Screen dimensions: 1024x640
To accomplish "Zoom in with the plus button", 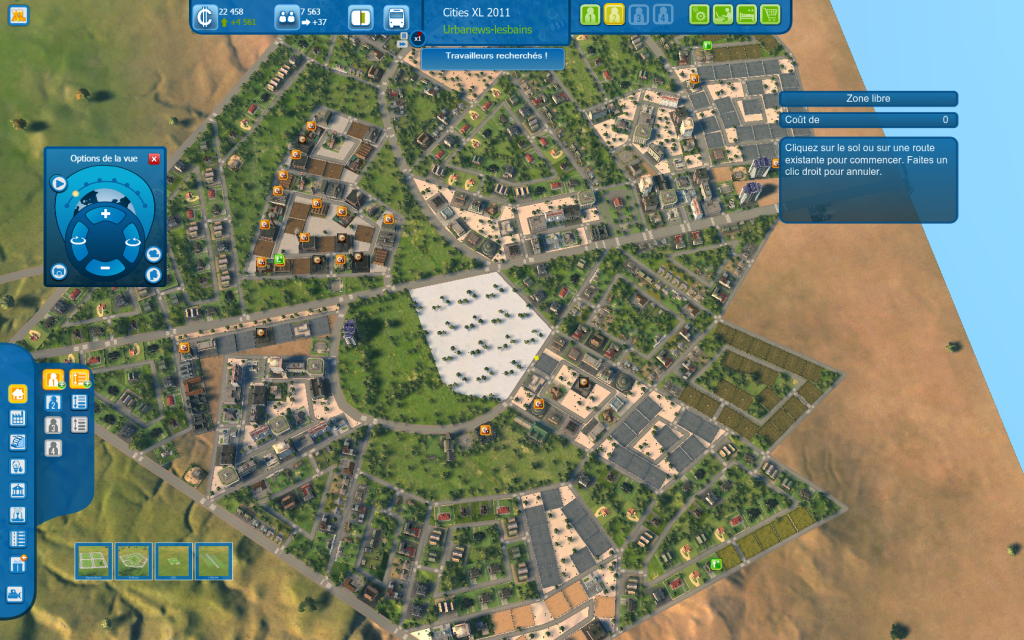I will click(x=105, y=215).
